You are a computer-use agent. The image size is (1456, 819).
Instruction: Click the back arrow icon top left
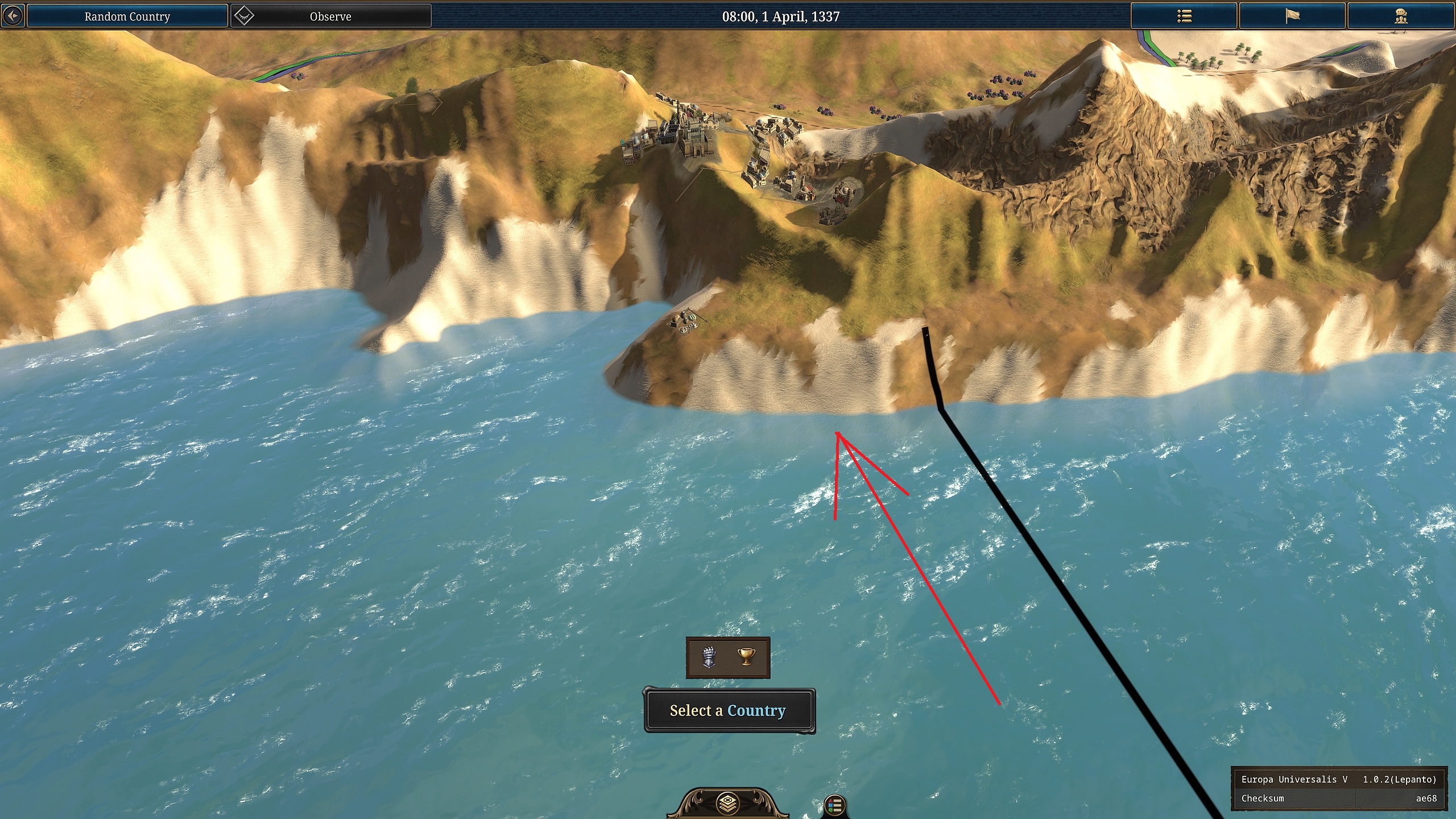[x=13, y=15]
